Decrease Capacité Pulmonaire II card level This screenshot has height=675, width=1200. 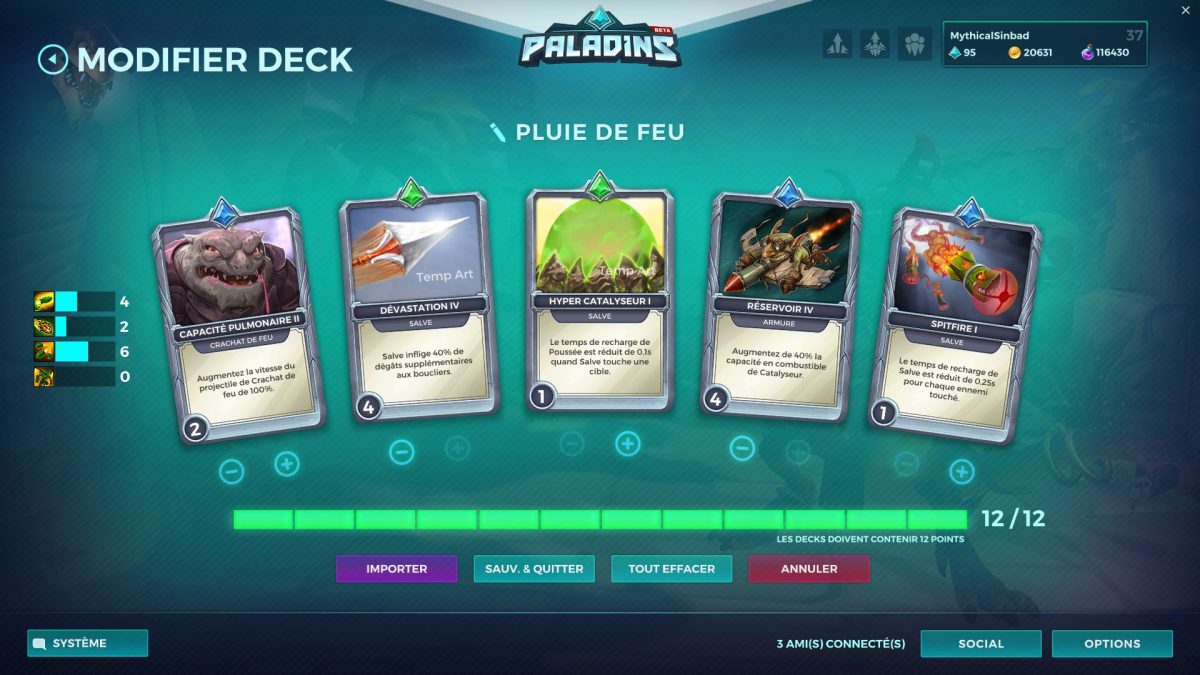tap(231, 471)
